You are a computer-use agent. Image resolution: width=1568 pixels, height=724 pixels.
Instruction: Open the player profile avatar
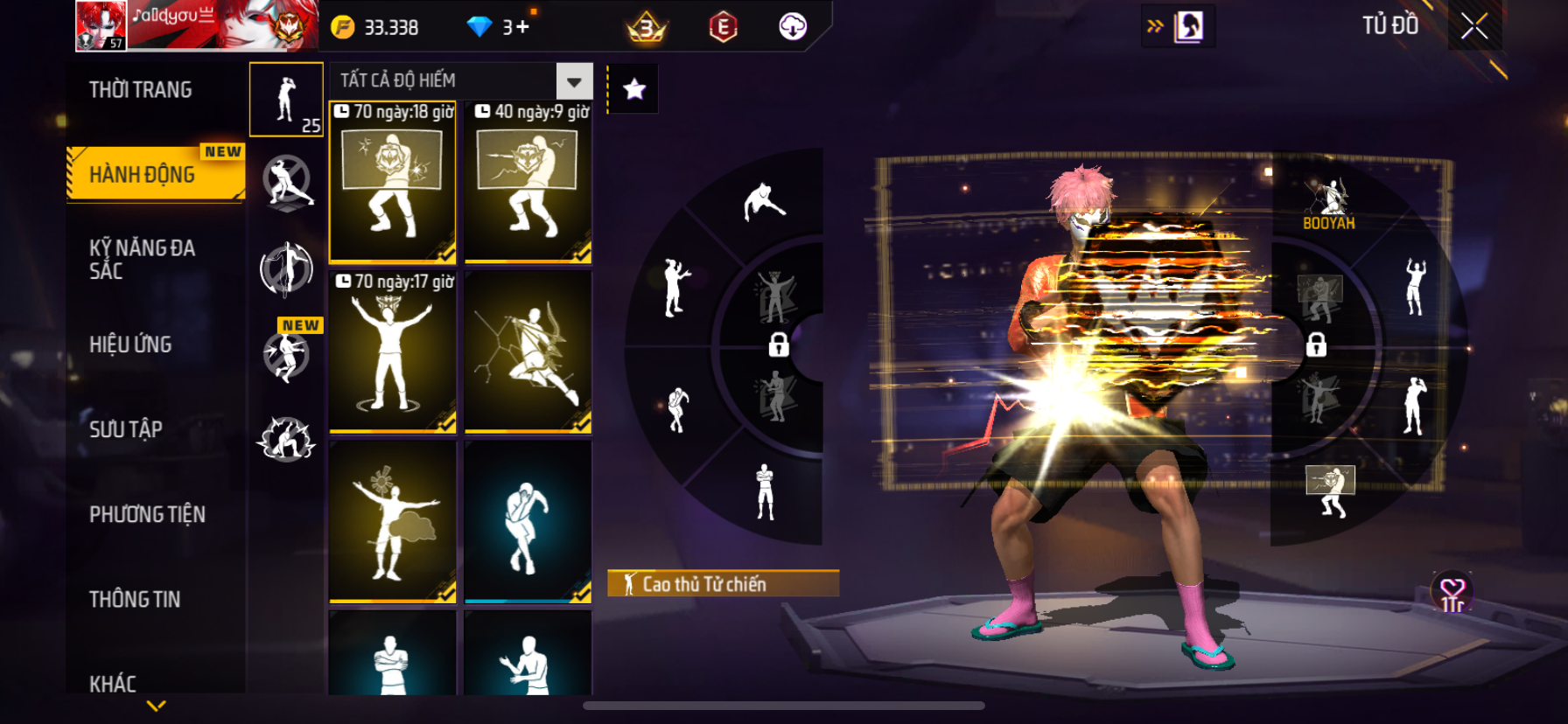pos(101,26)
